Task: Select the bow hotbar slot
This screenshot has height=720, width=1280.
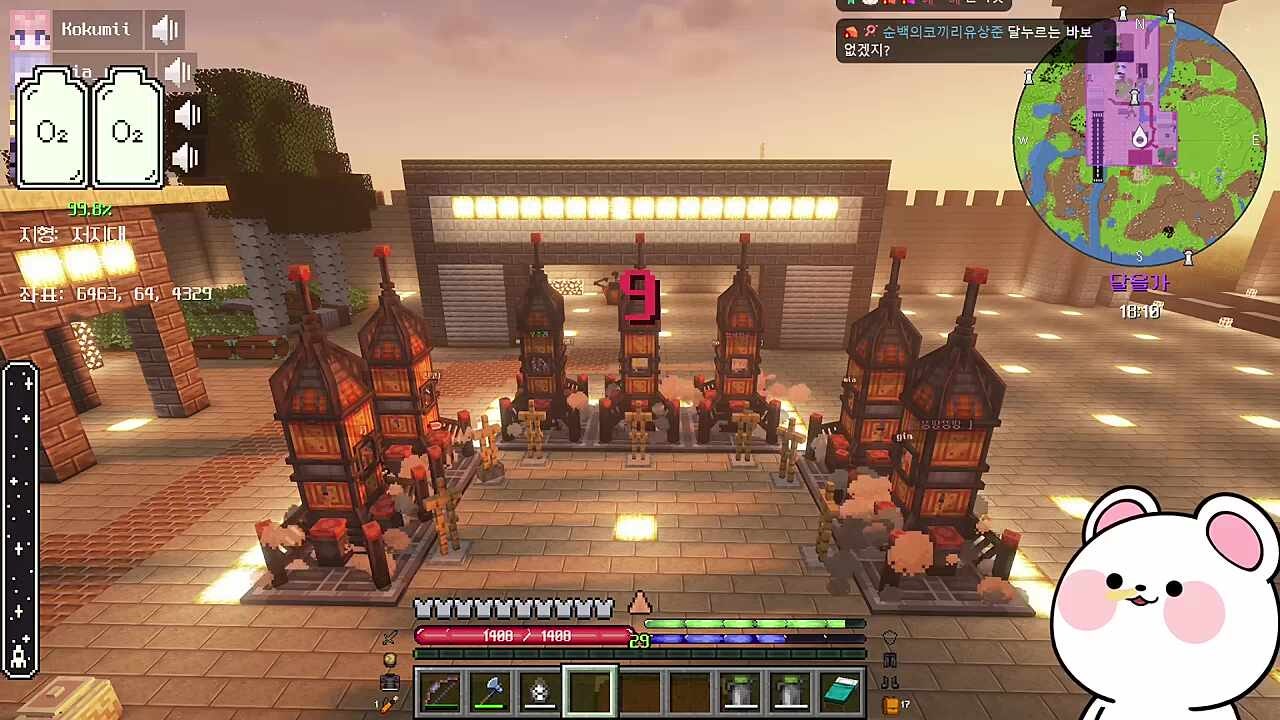Action: point(441,691)
